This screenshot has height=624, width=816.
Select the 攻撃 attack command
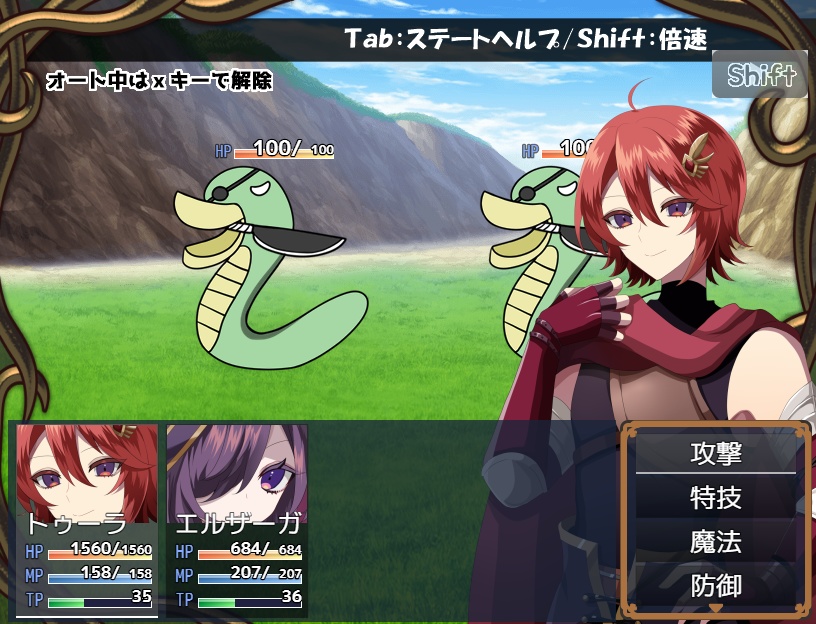pyautogui.click(x=715, y=453)
